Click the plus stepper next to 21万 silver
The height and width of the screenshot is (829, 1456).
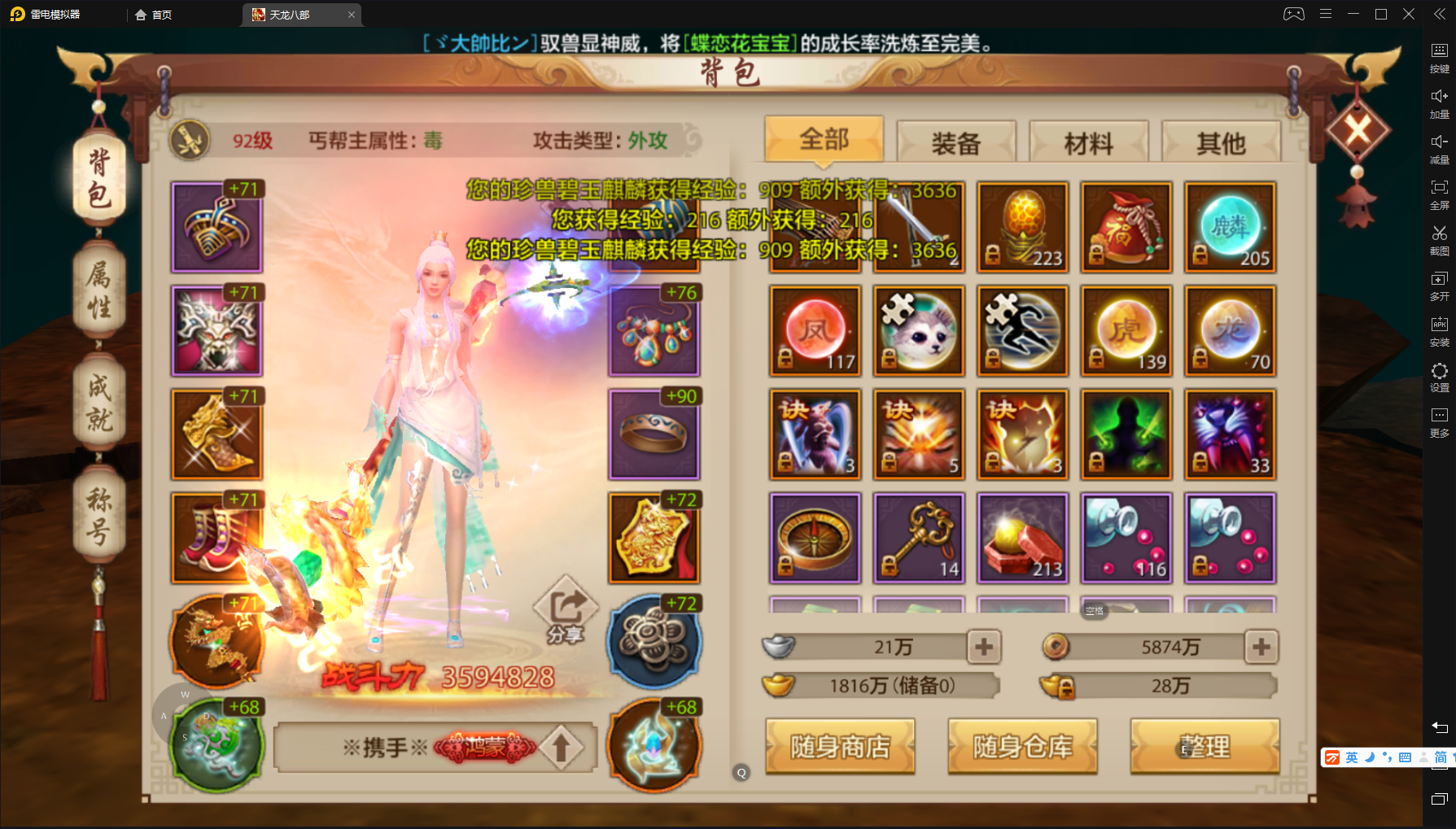pos(984,647)
